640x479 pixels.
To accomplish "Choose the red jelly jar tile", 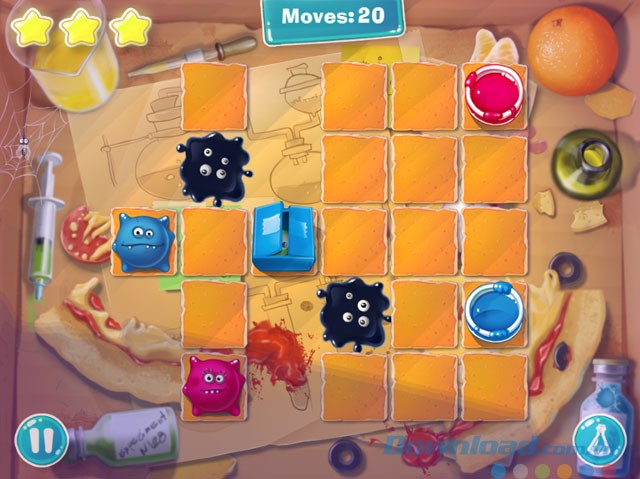I will tap(494, 94).
